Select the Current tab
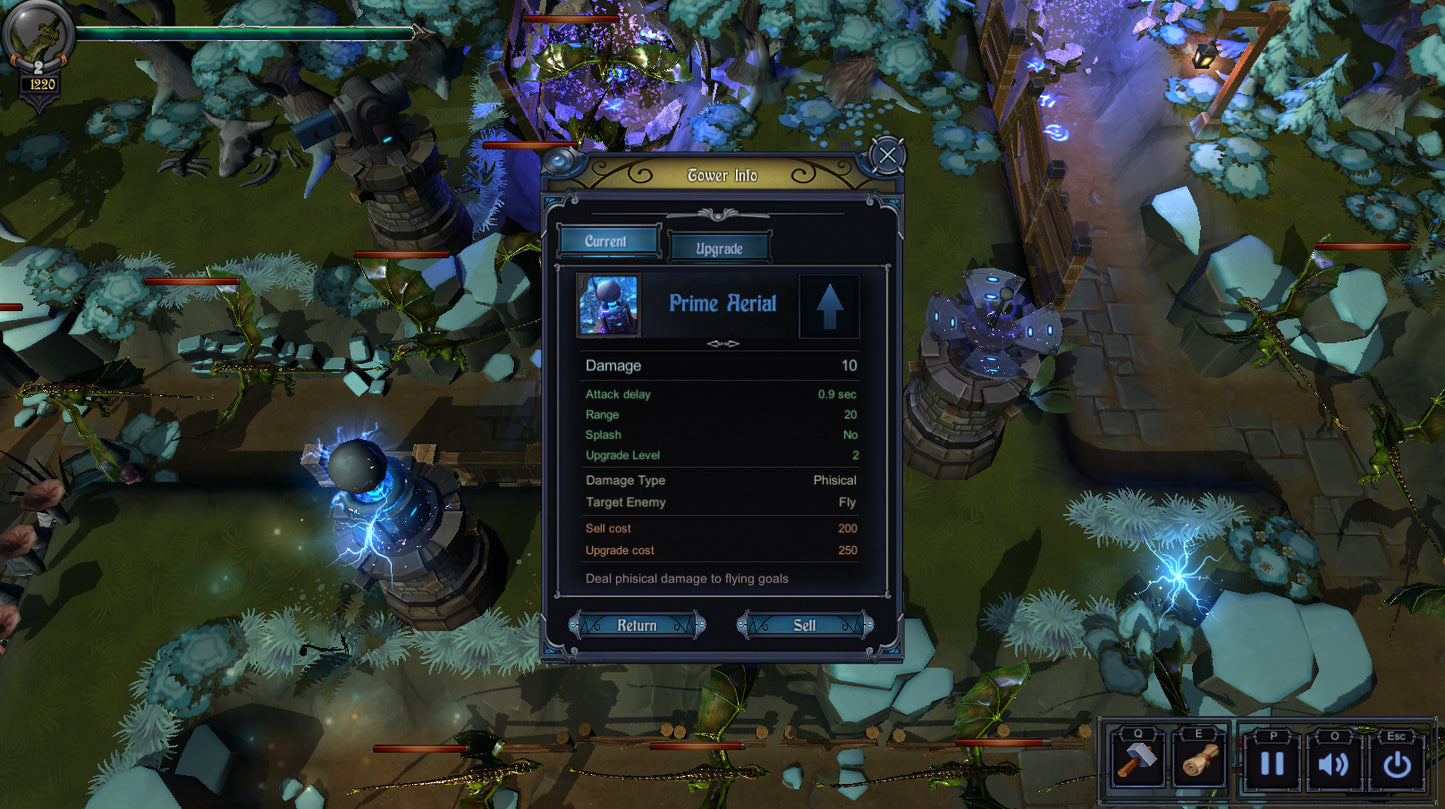 pyautogui.click(x=607, y=241)
